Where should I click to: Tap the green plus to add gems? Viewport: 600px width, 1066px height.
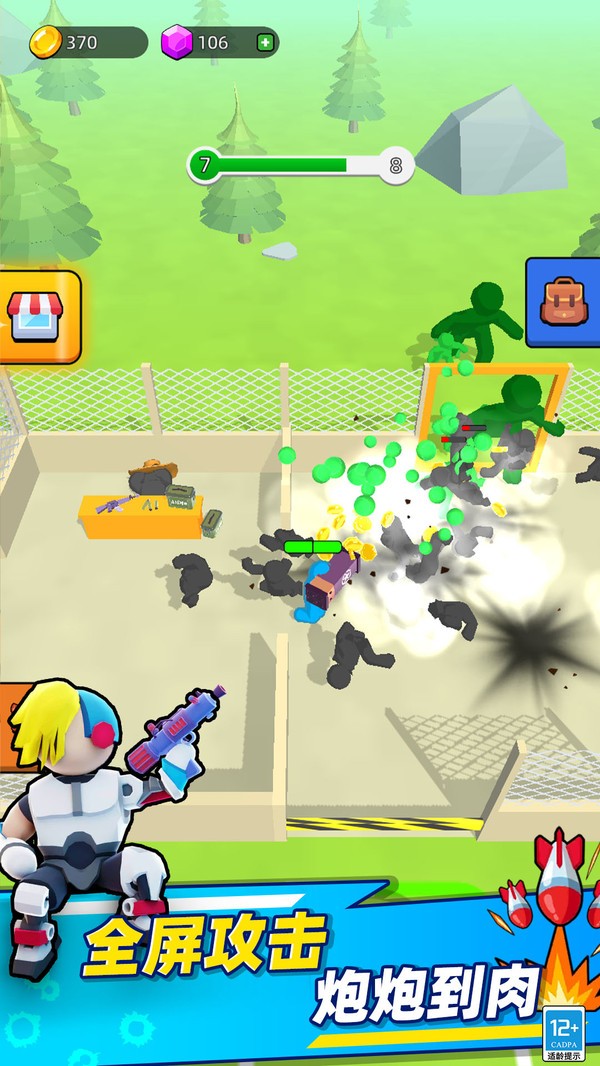264,42
